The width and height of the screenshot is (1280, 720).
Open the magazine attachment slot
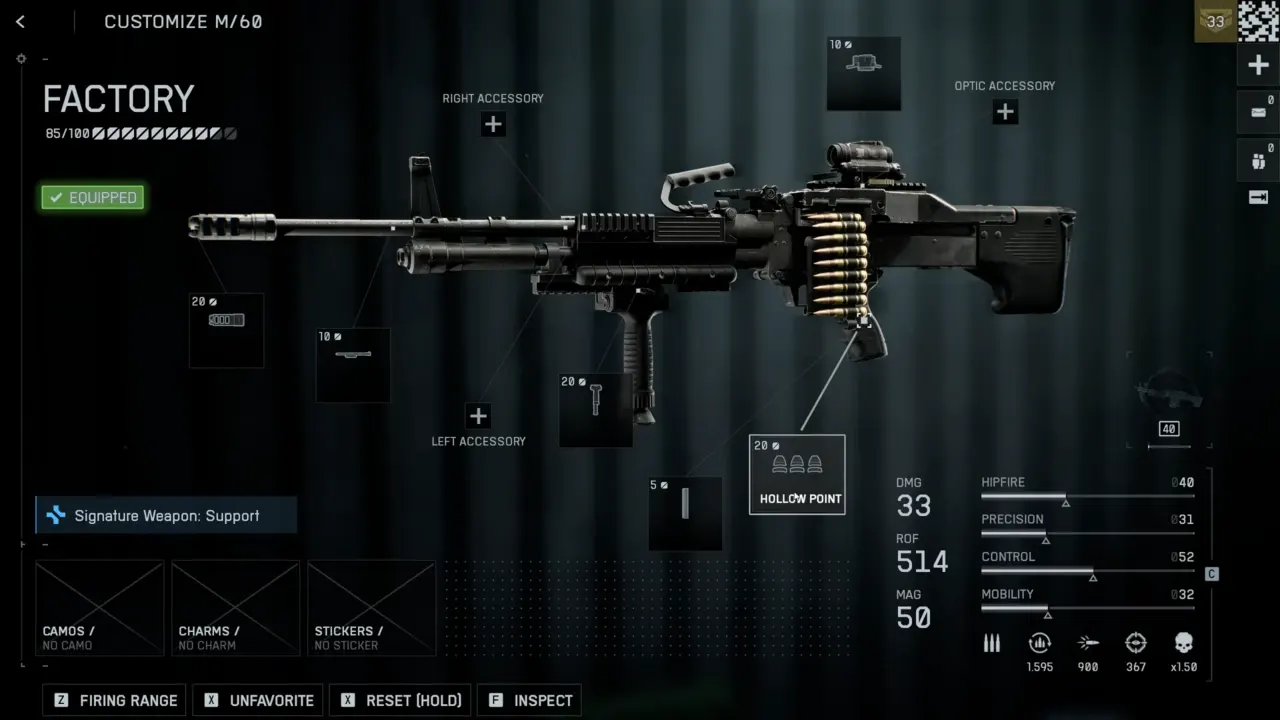tap(685, 513)
